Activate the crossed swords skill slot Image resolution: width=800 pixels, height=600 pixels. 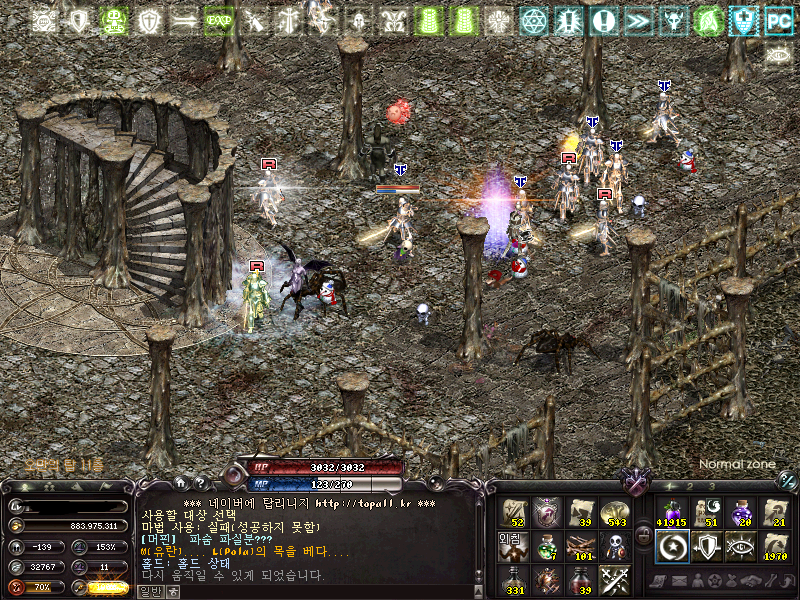click(x=613, y=579)
